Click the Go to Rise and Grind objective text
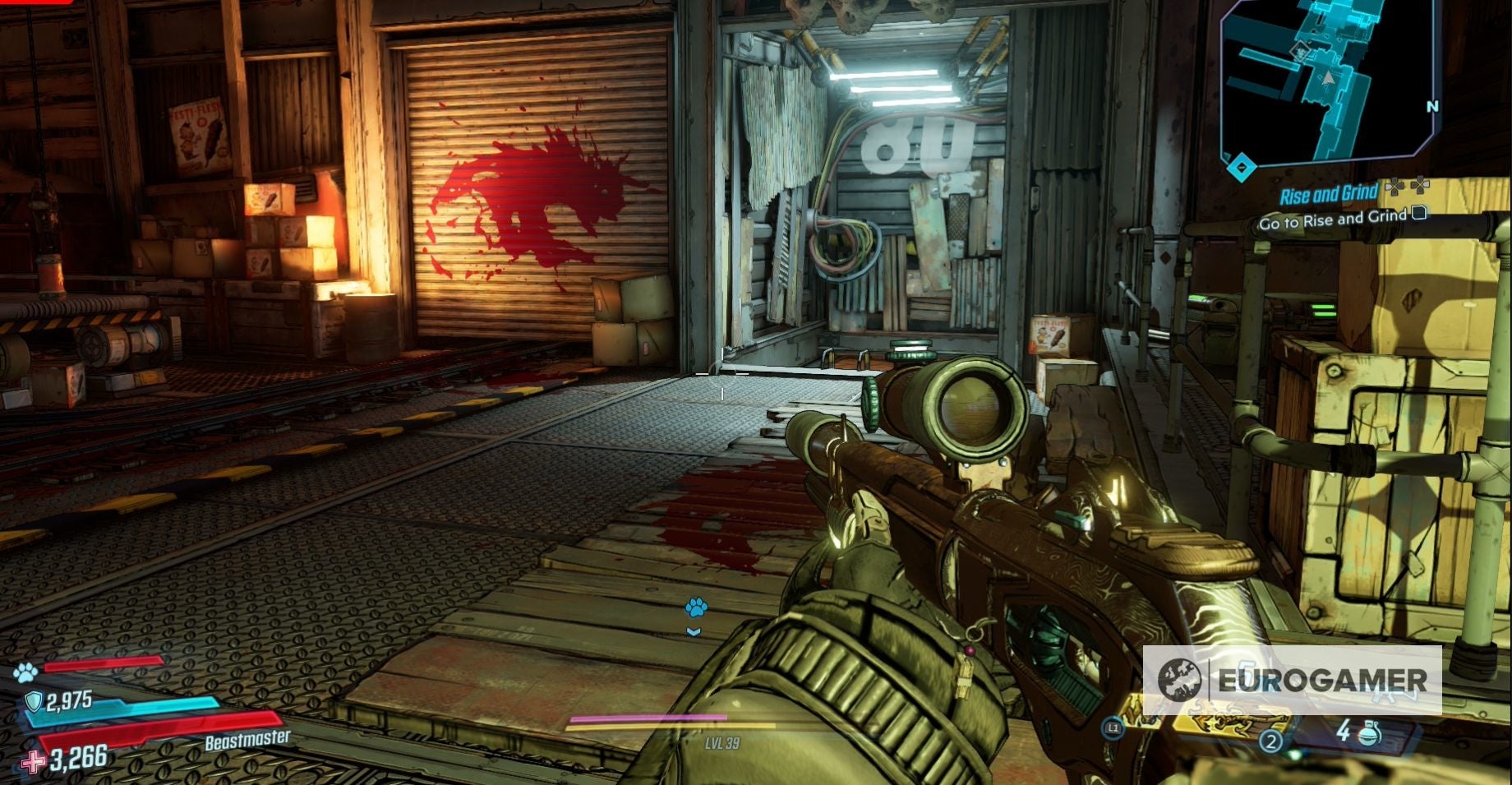This screenshot has height=785, width=1512. [1335, 220]
